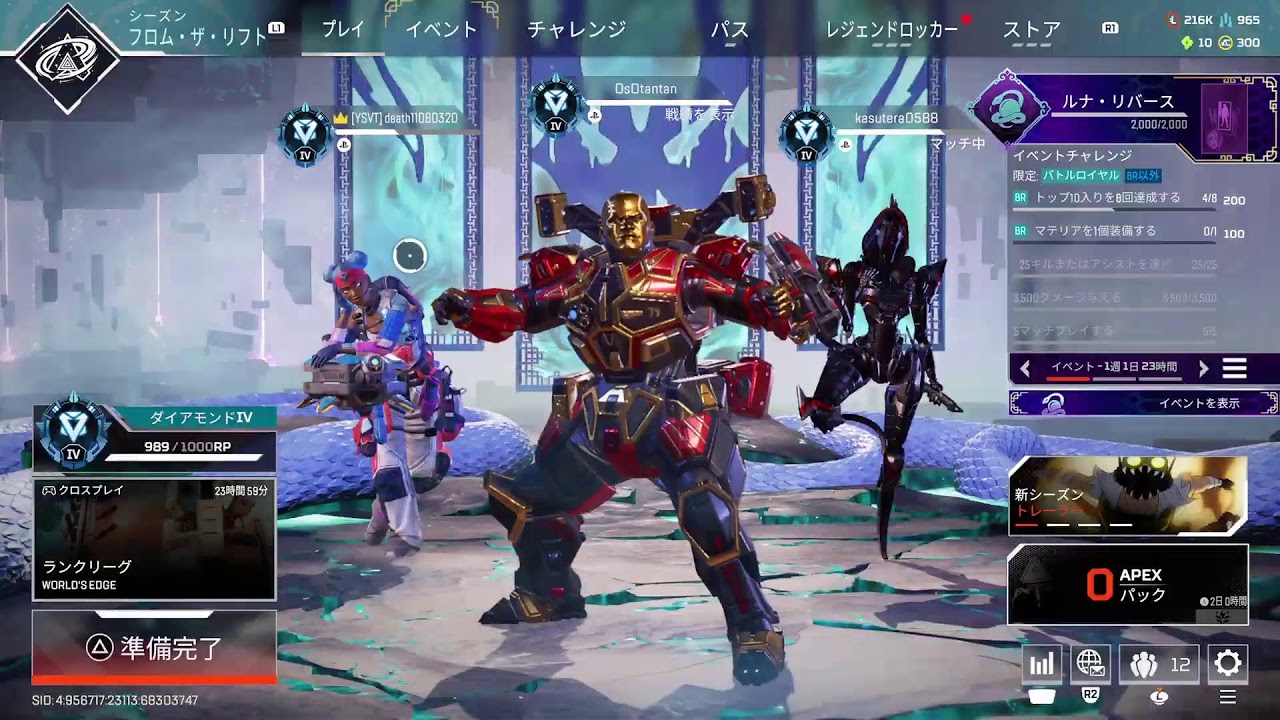The image size is (1280, 720).
Task: Open the APEX パック tile
Action: pyautogui.click(x=1128, y=585)
